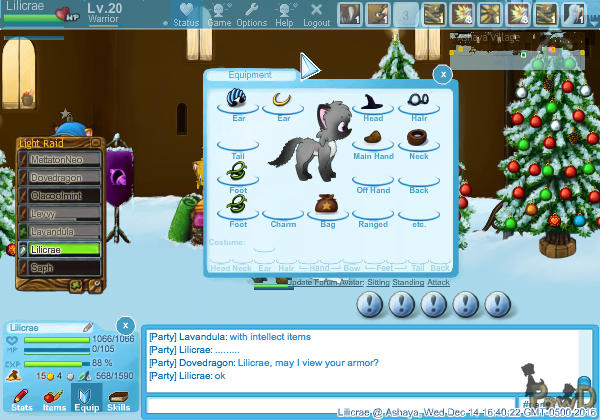Open the Status menu
The width and height of the screenshot is (600, 420).
click(185, 15)
